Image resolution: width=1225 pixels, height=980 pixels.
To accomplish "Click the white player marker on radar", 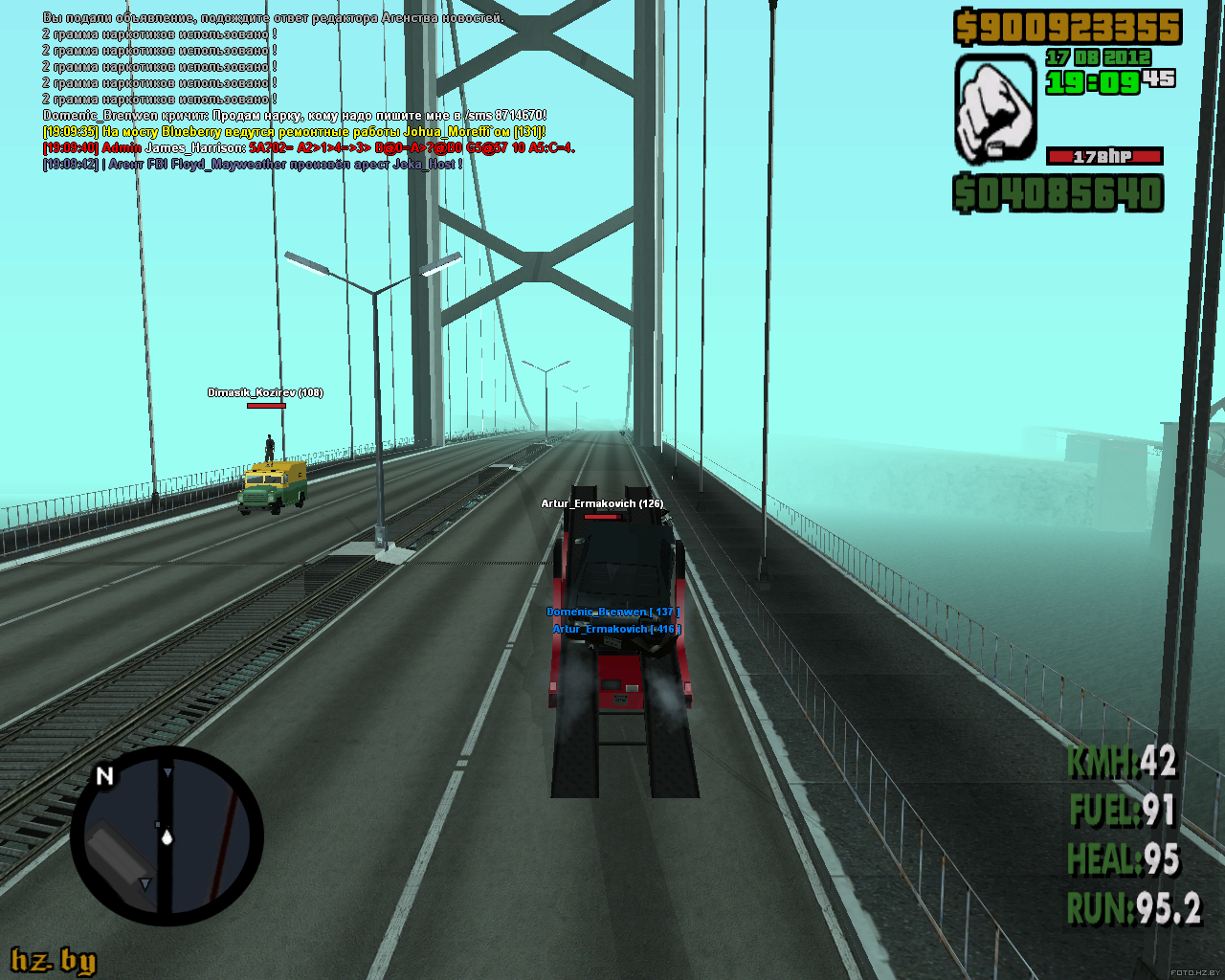I will tap(167, 838).
